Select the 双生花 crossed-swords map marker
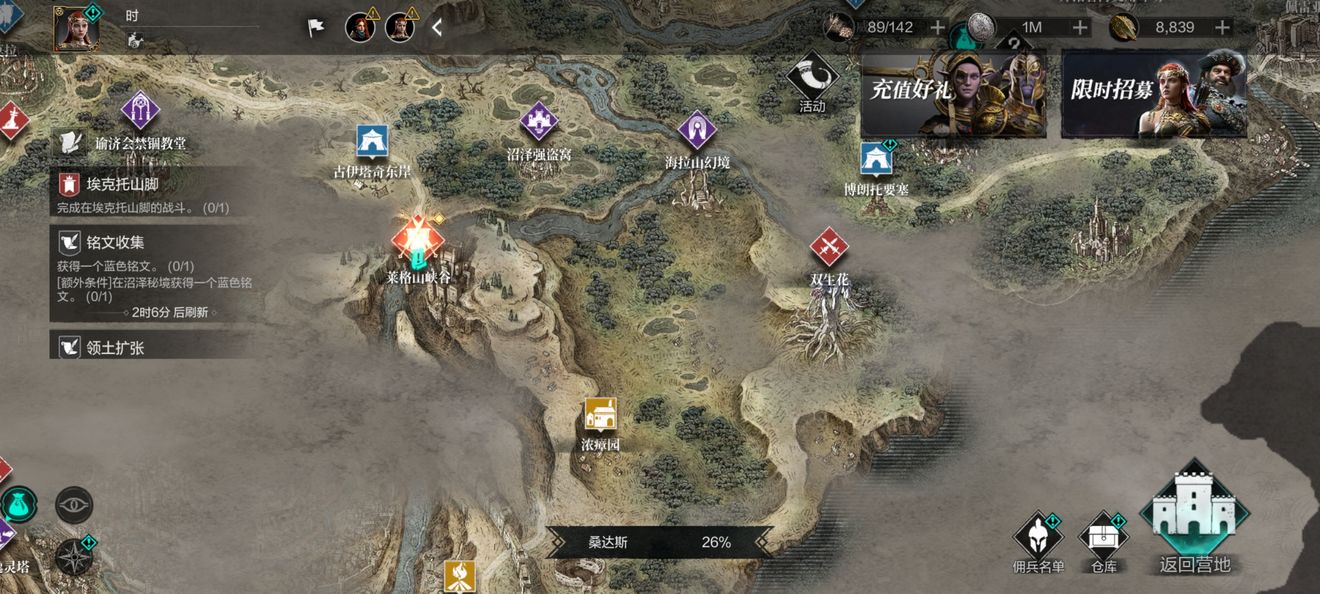 point(829,246)
